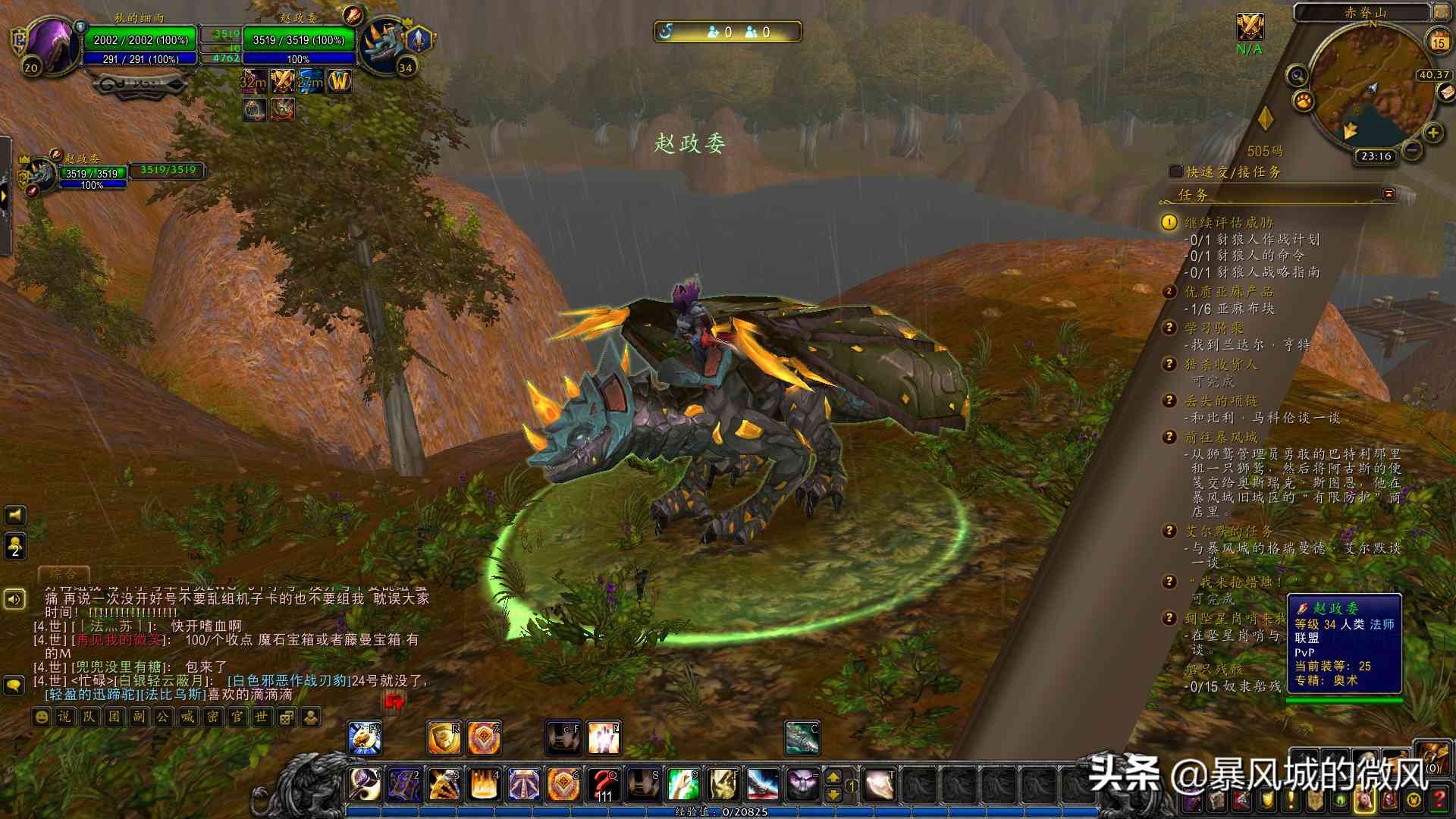Open the calendar icon showing 15
The height and width of the screenshot is (819, 1456).
point(1439,41)
